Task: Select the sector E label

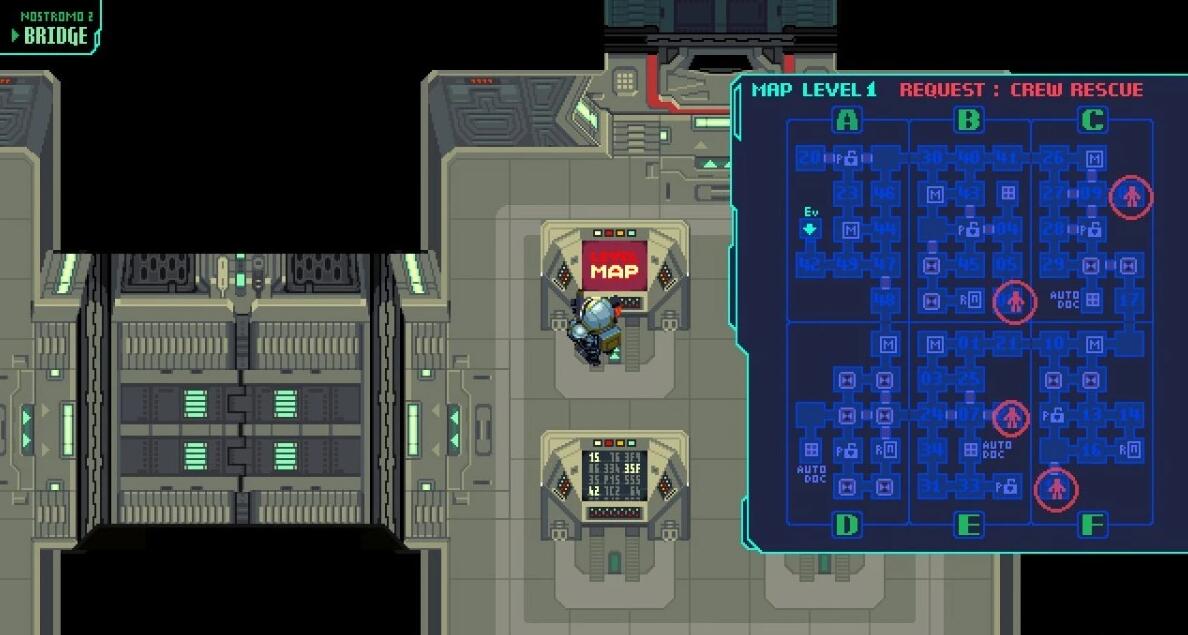Action: pos(968,524)
